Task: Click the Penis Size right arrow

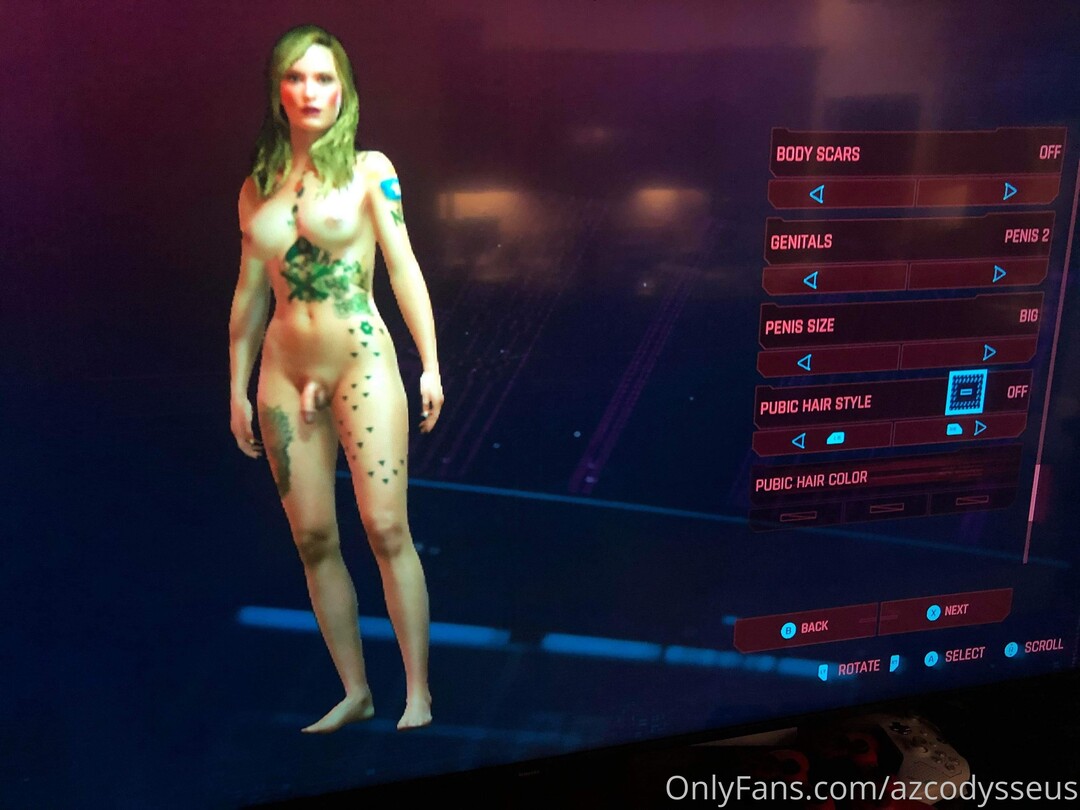Action: 989,352
